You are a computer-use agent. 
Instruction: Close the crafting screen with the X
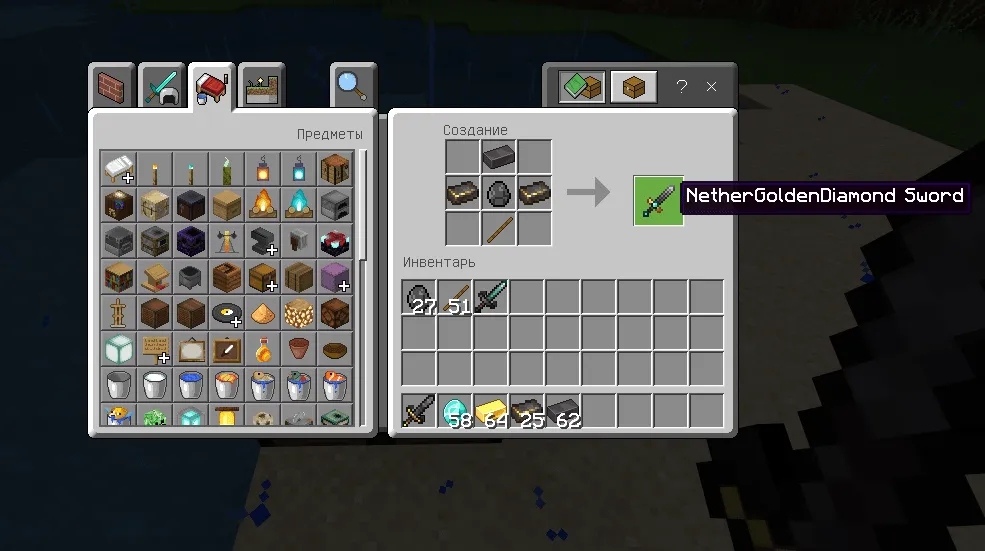tap(712, 87)
